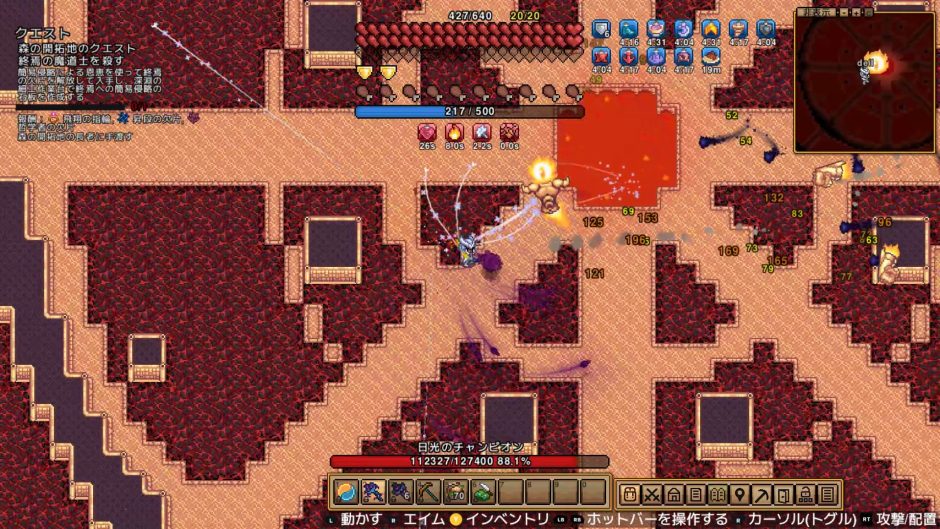The image size is (940, 529).
Task: Open the map pin toolbar button
Action: (x=740, y=494)
